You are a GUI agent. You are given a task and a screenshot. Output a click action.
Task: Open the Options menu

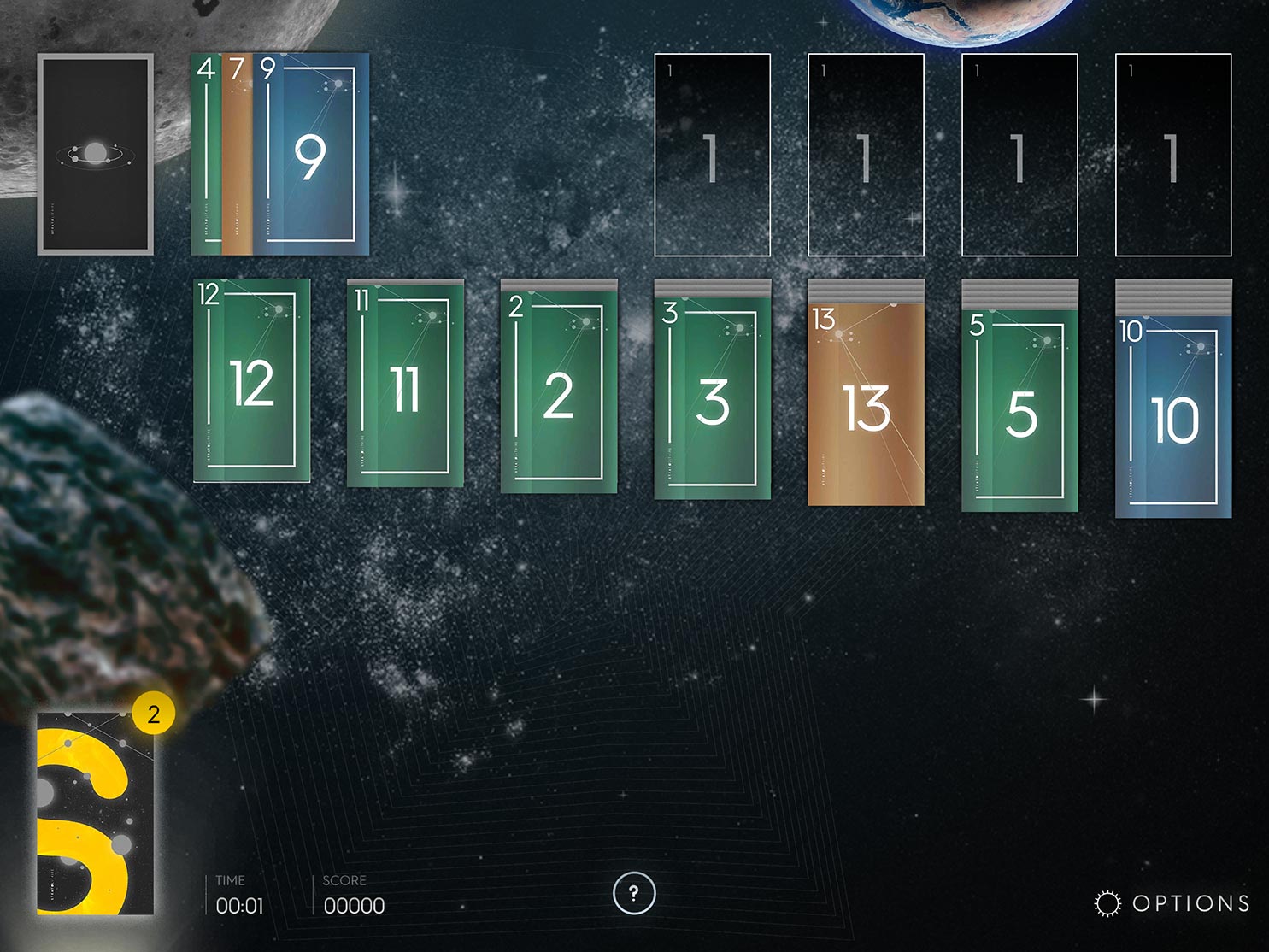[1172, 903]
